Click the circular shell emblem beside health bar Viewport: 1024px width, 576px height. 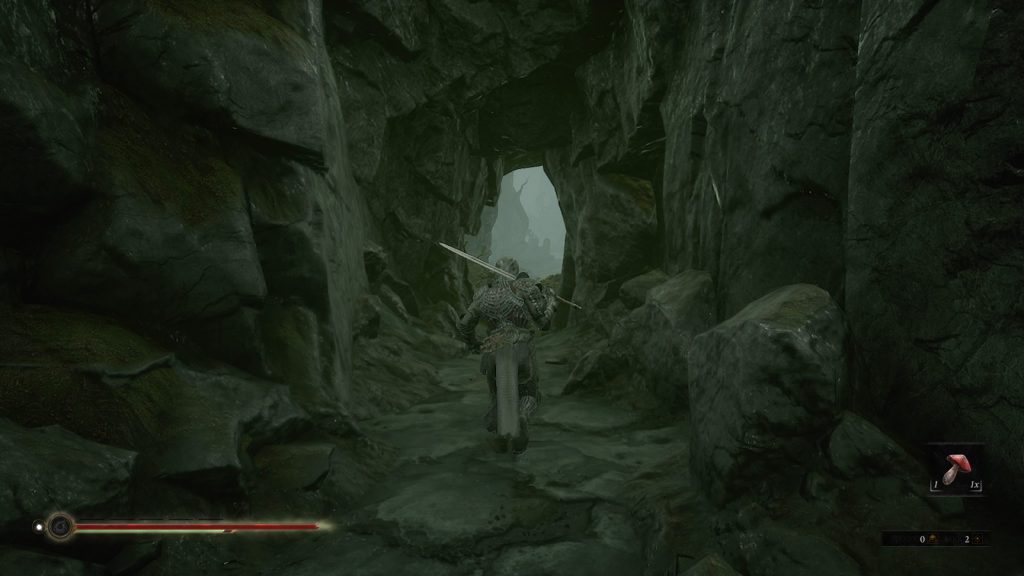click(61, 525)
